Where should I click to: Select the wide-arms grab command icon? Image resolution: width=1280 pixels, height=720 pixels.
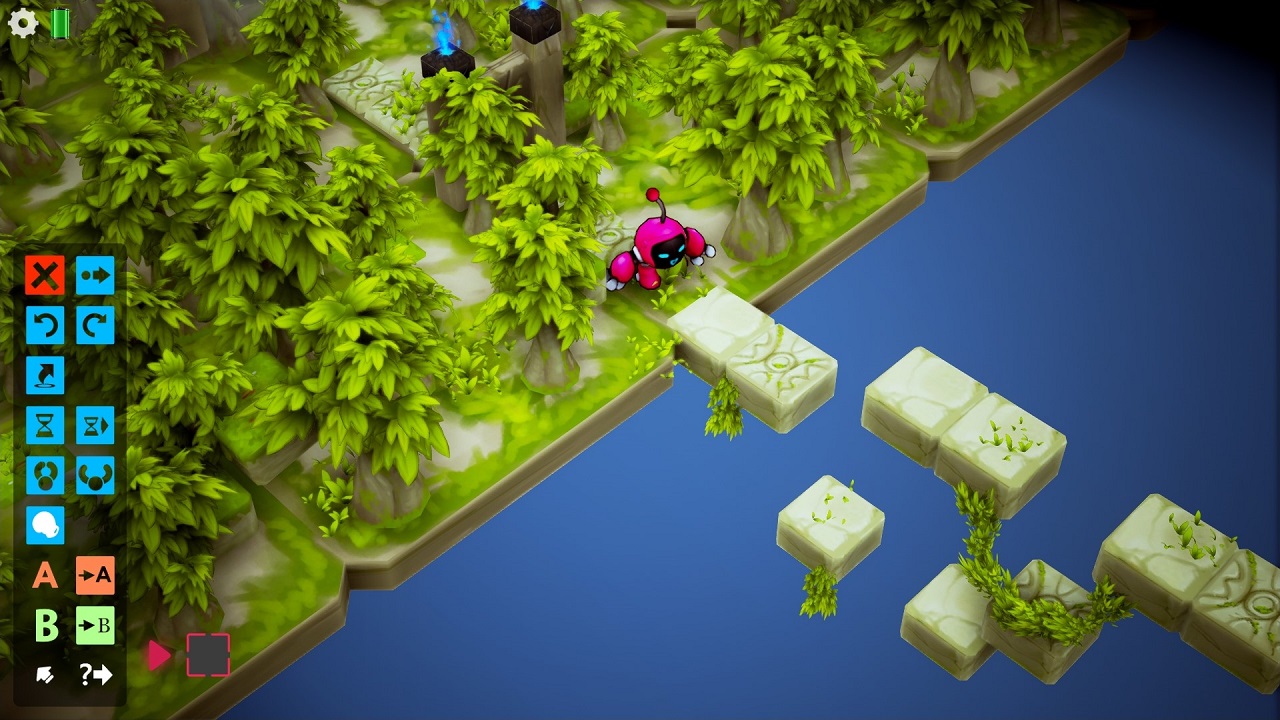tap(95, 475)
